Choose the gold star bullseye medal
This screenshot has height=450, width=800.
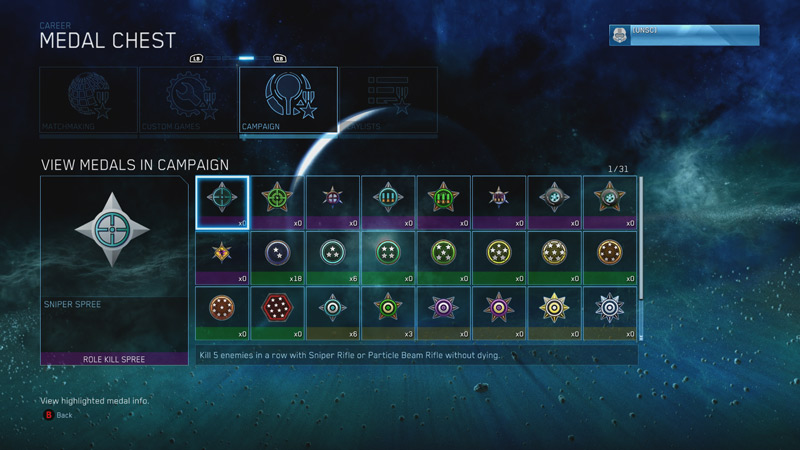[554, 312]
